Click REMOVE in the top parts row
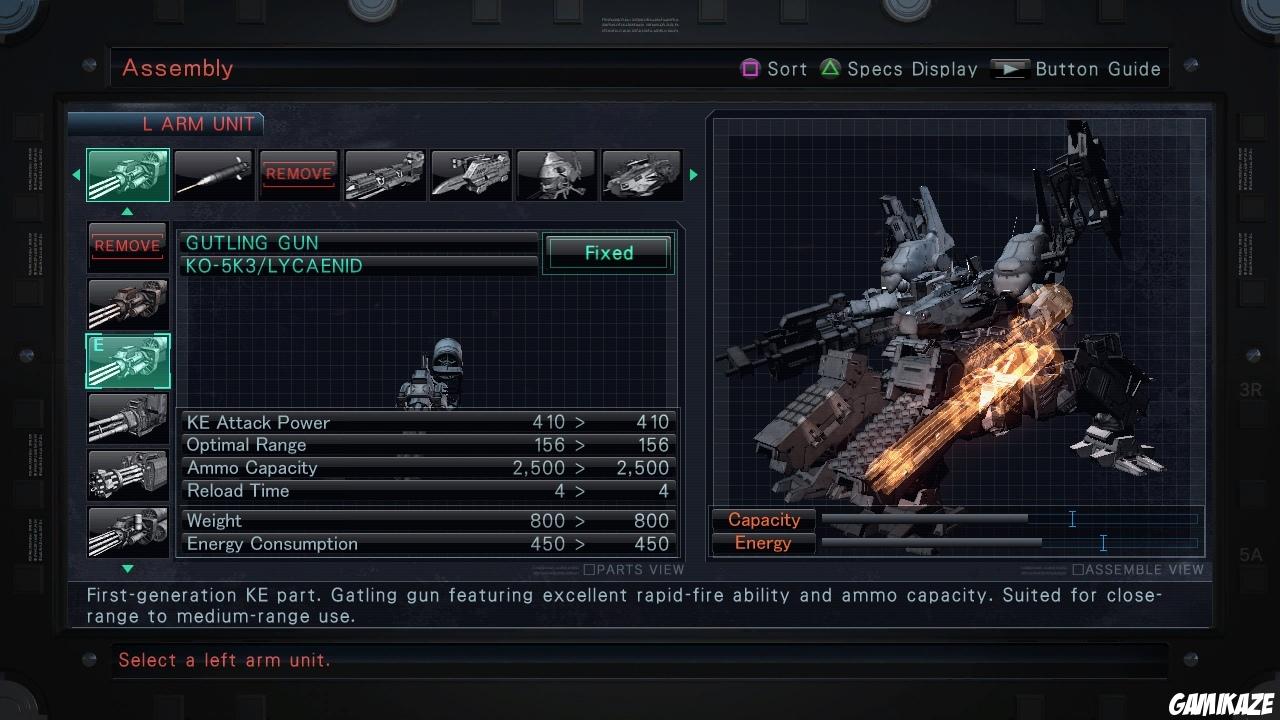Image resolution: width=1280 pixels, height=720 pixels. 299,174
